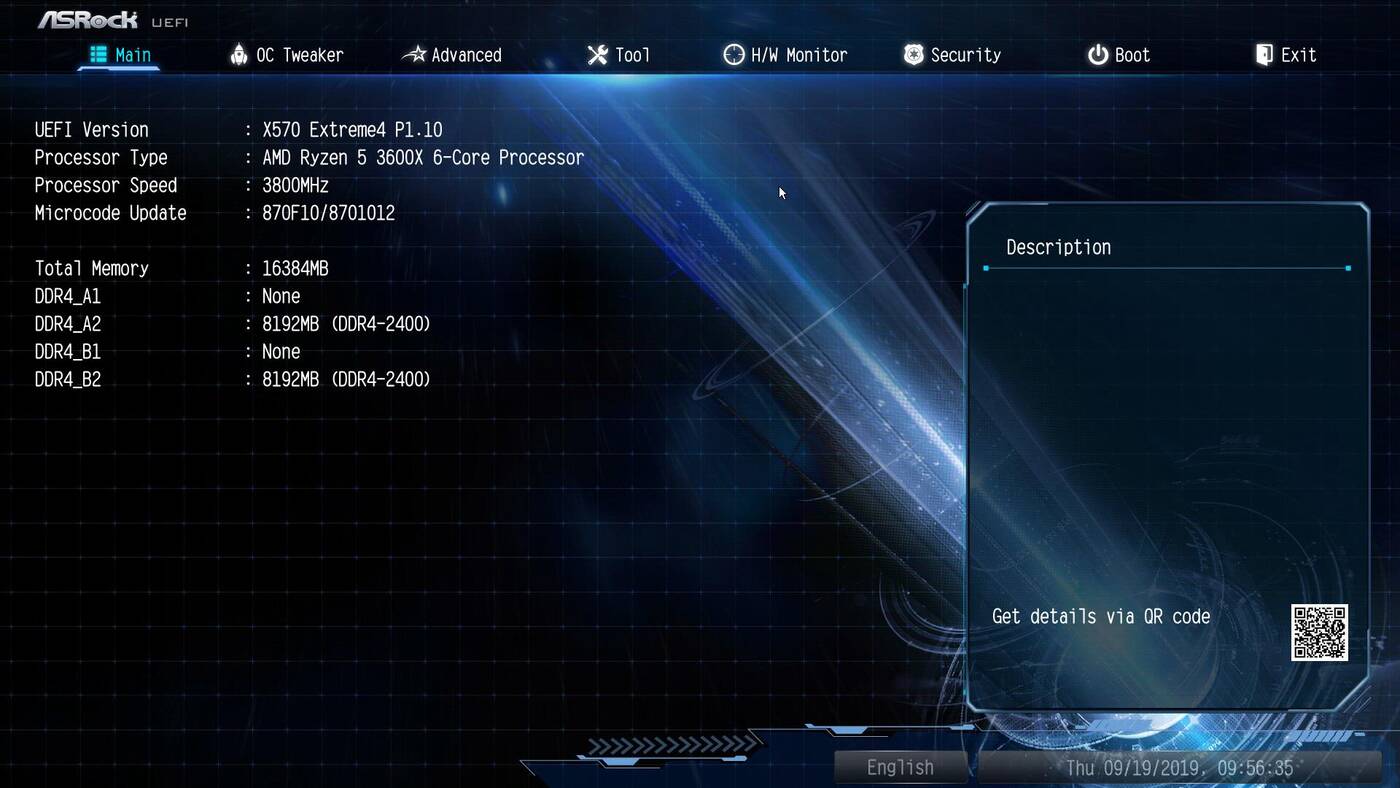Open the Boot tab

click(1119, 55)
